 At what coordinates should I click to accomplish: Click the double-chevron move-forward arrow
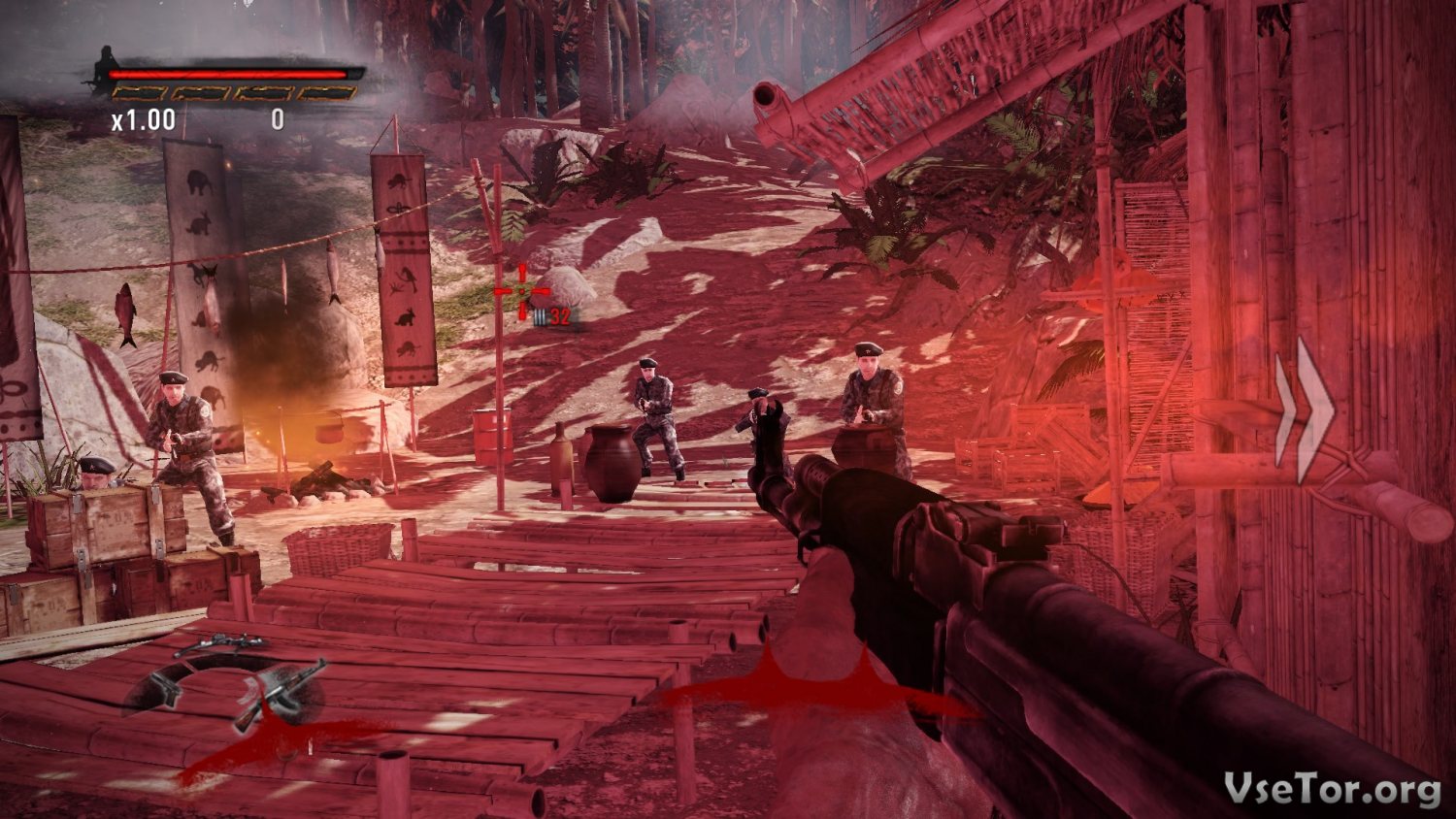(x=1306, y=410)
